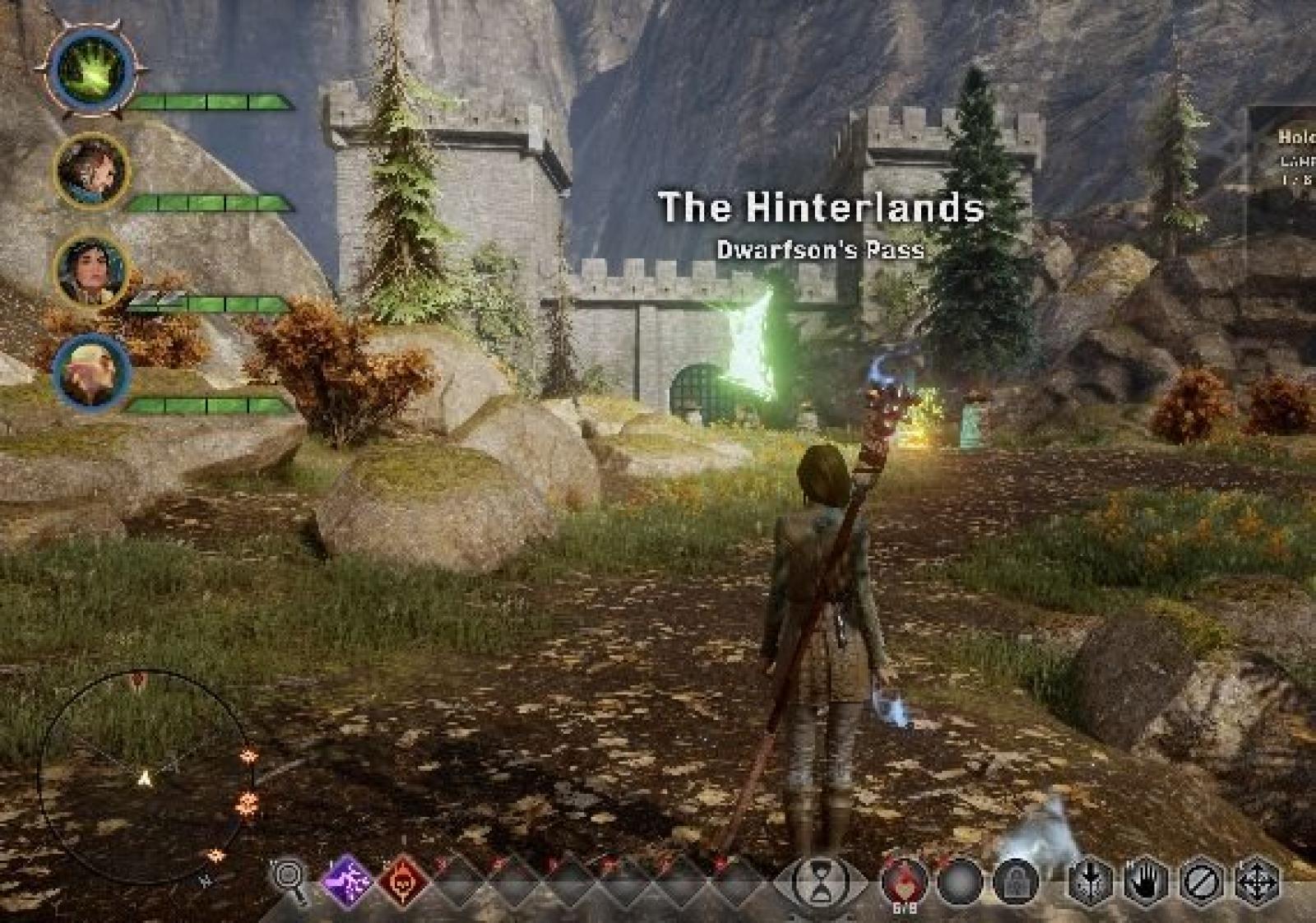The image size is (1316, 923).
Task: Use the red flaming skull ability
Action: tap(403, 882)
